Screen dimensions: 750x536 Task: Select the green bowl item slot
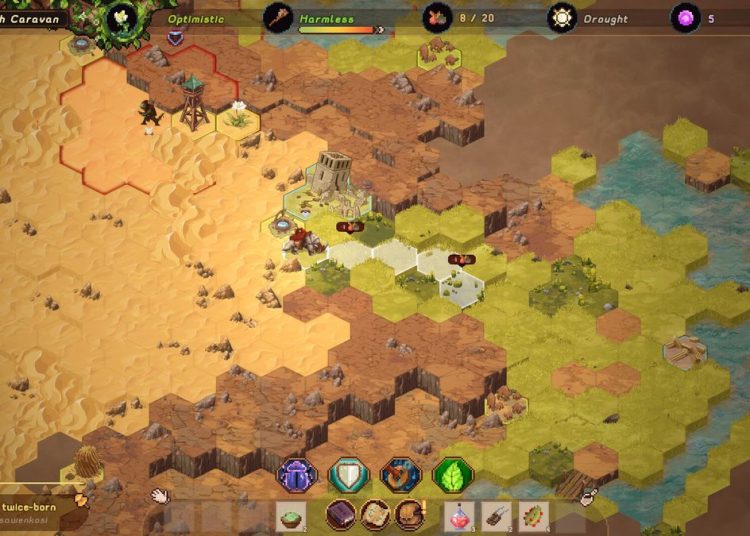(x=290, y=516)
